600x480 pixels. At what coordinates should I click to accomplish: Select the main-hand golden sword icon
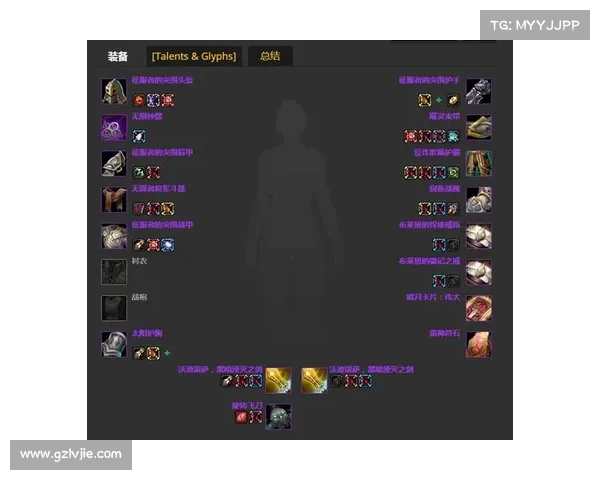(279, 380)
